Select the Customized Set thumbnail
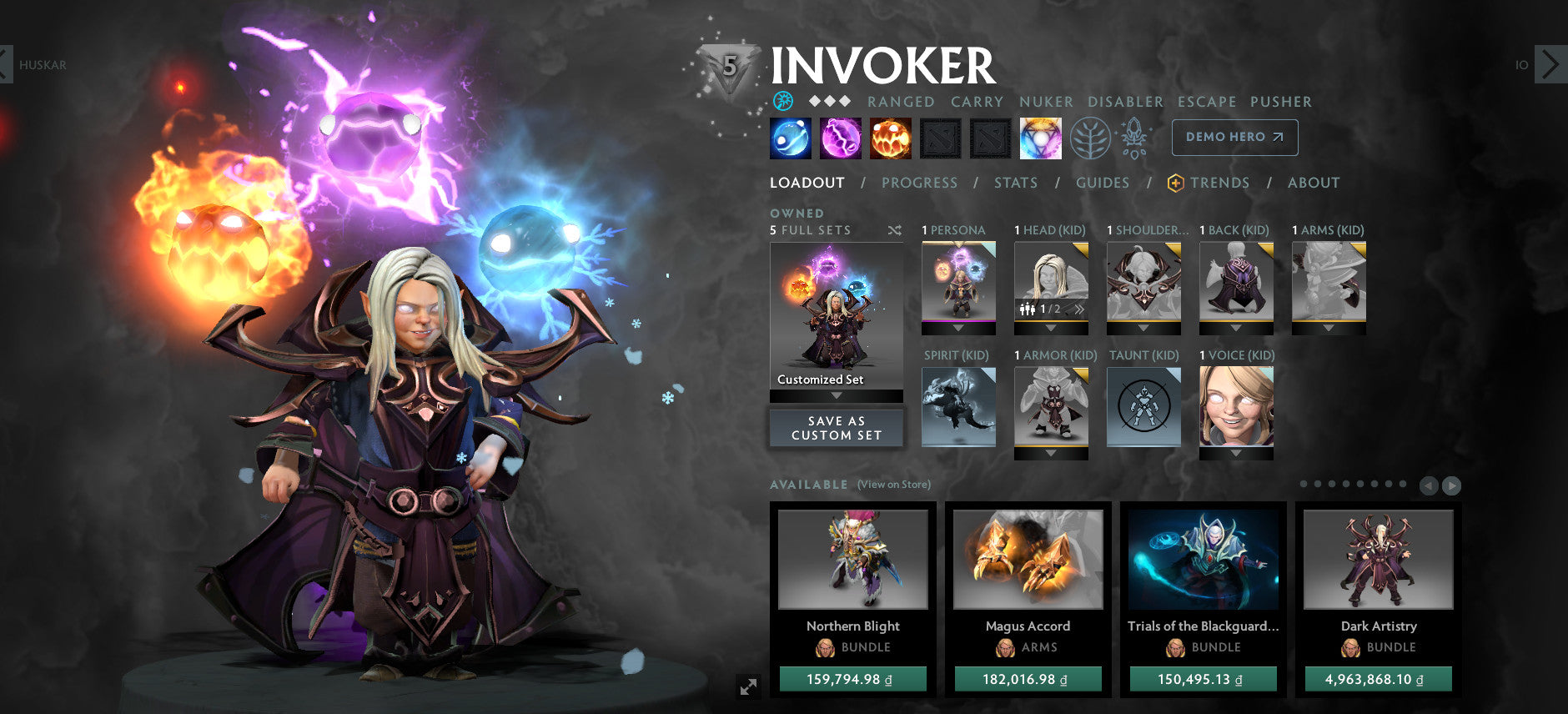The image size is (1568, 714). coord(837,317)
